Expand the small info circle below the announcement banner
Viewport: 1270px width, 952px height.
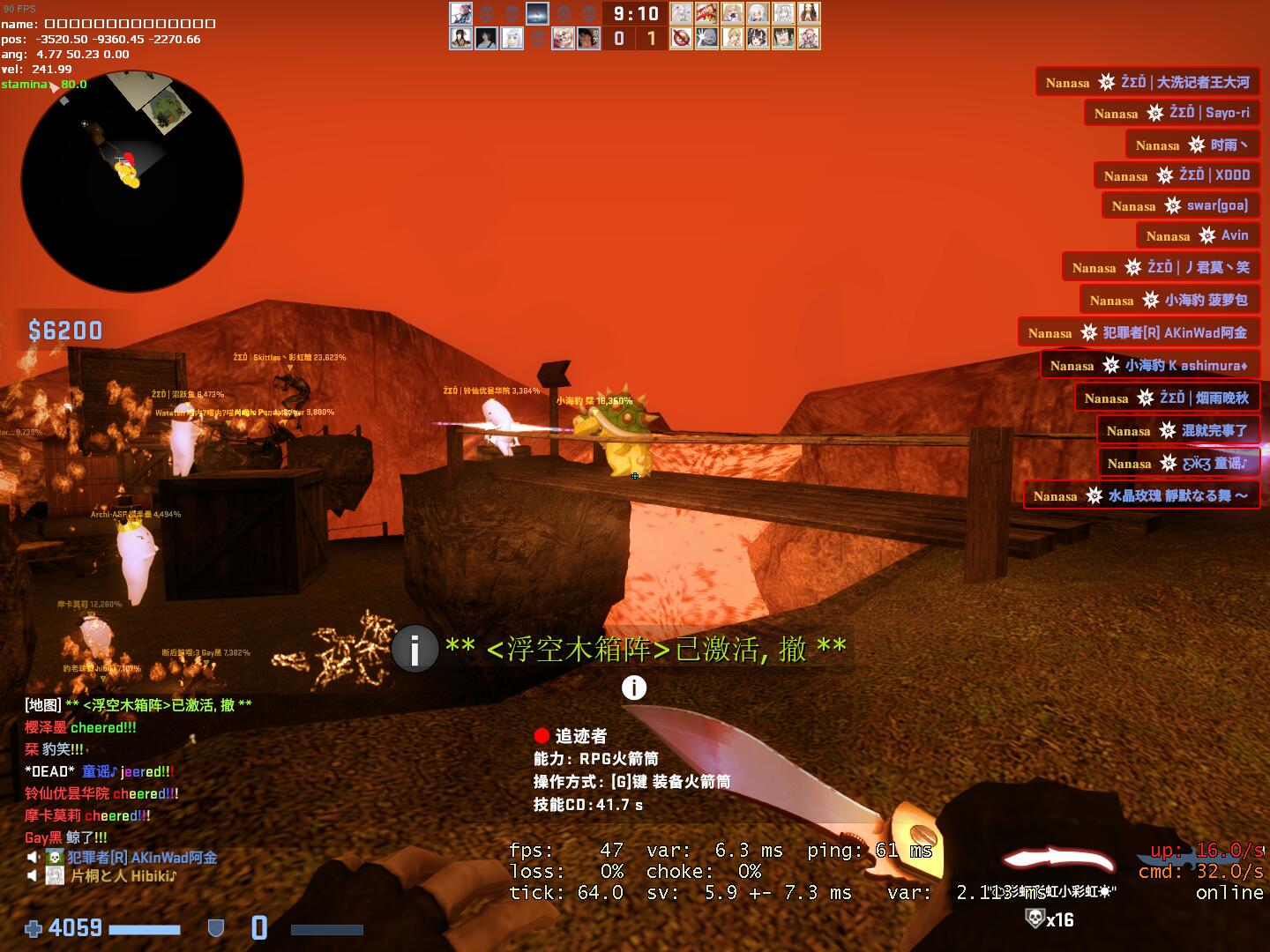click(x=634, y=687)
